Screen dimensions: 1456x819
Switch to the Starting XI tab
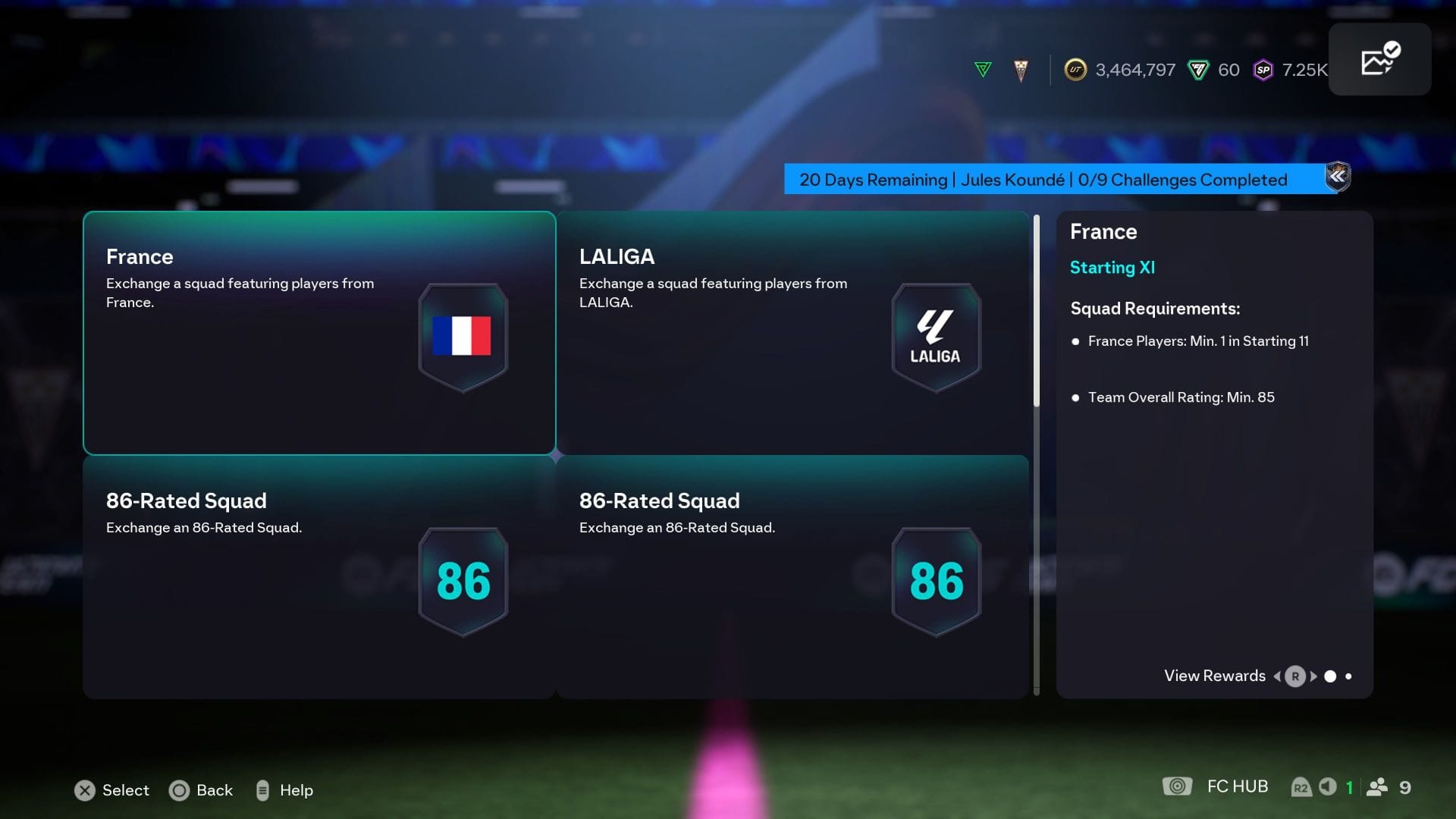pos(1112,268)
